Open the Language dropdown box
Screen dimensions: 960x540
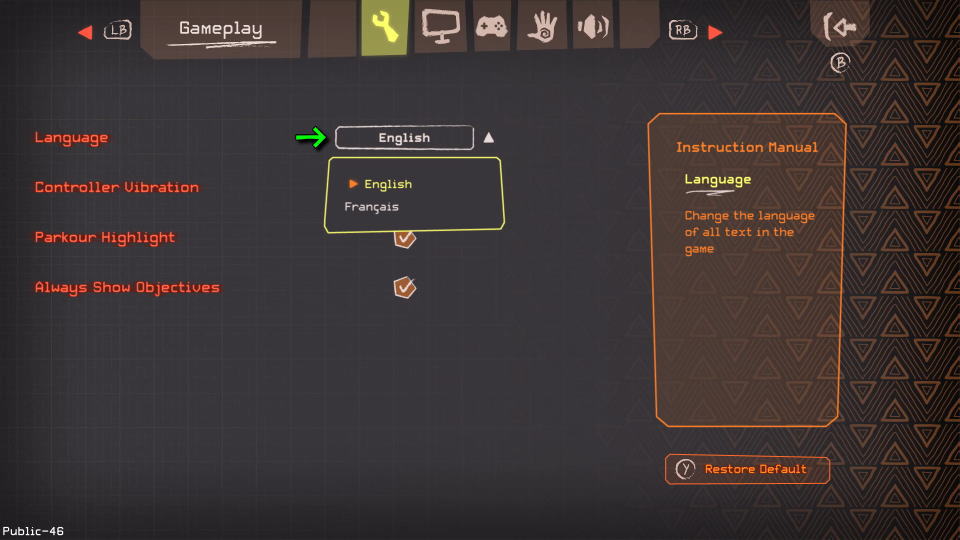[x=404, y=138]
